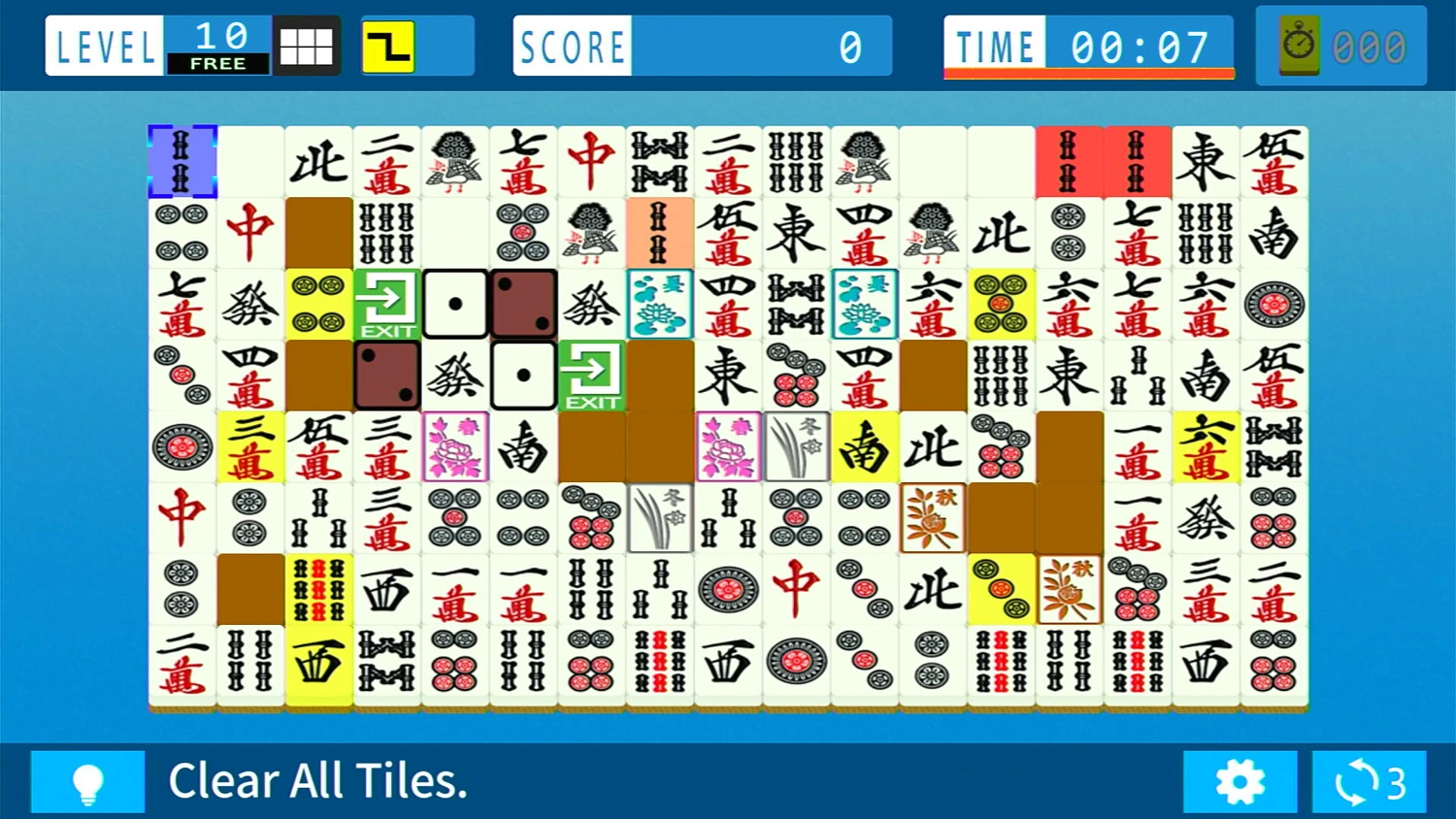Viewport: 1456px width, 819px height.
Task: Select the green EXIT tile in row three
Action: 386,304
